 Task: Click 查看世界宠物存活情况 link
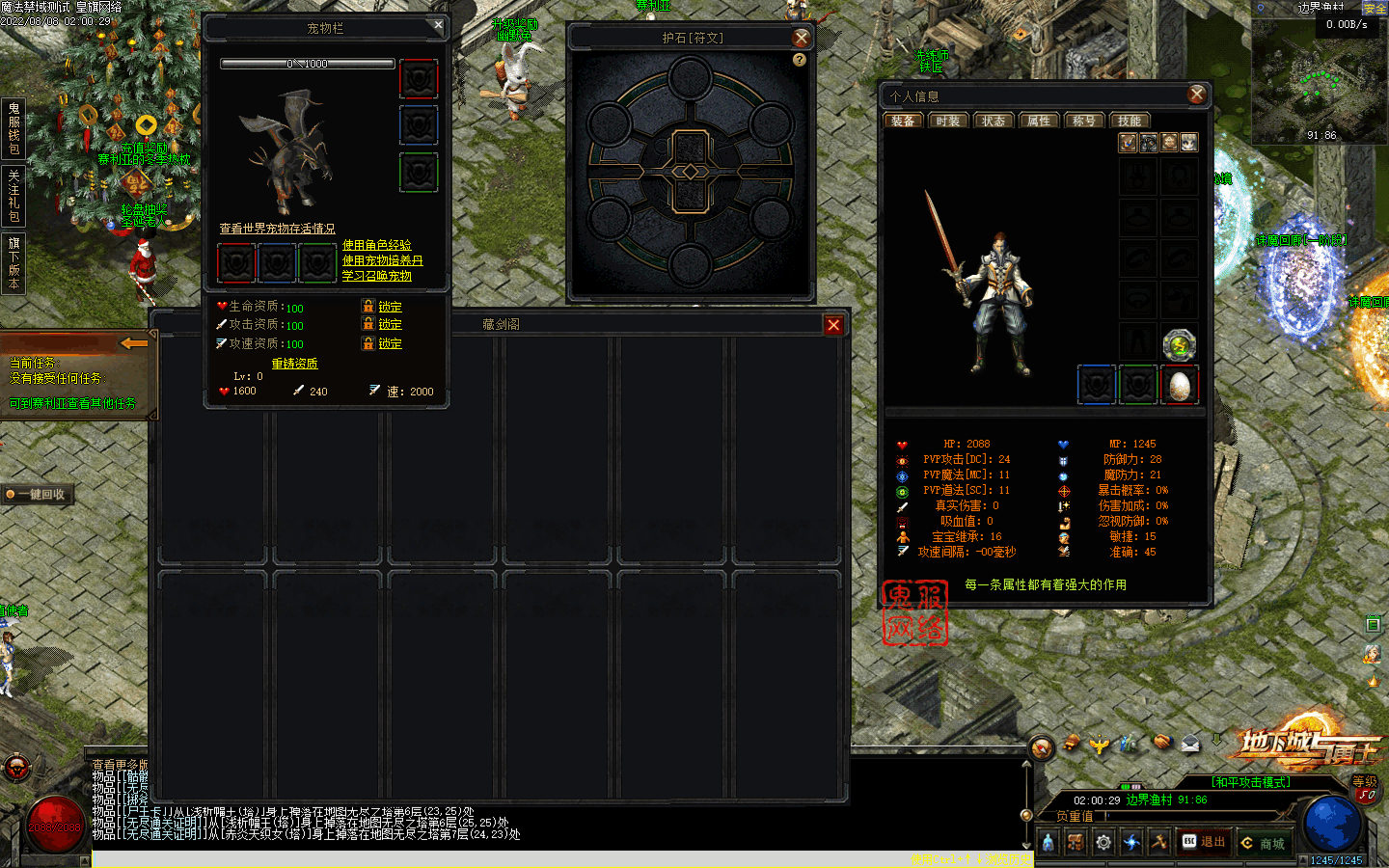click(x=277, y=229)
